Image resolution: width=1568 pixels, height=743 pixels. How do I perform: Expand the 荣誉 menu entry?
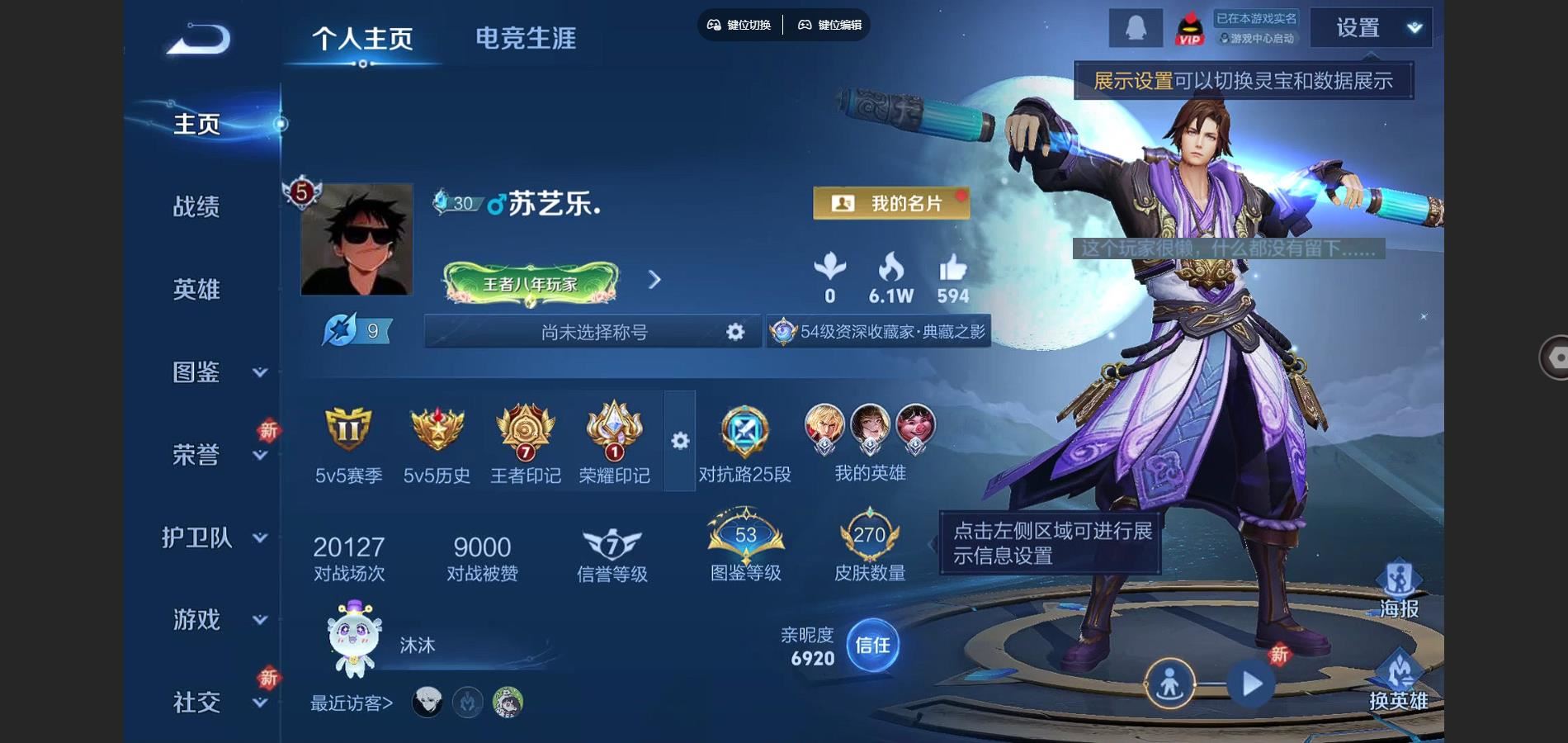coord(215,455)
